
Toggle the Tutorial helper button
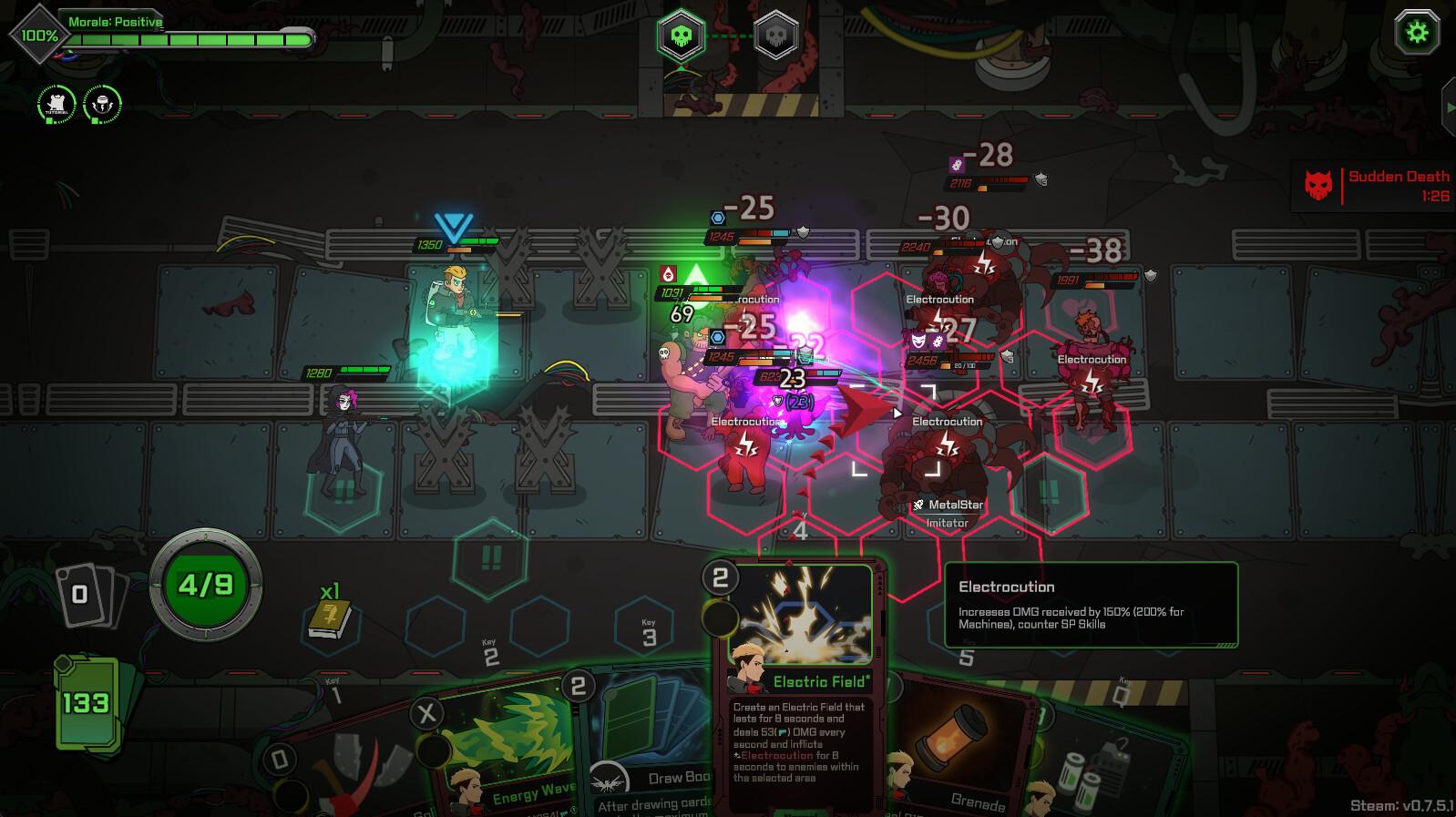click(x=55, y=103)
